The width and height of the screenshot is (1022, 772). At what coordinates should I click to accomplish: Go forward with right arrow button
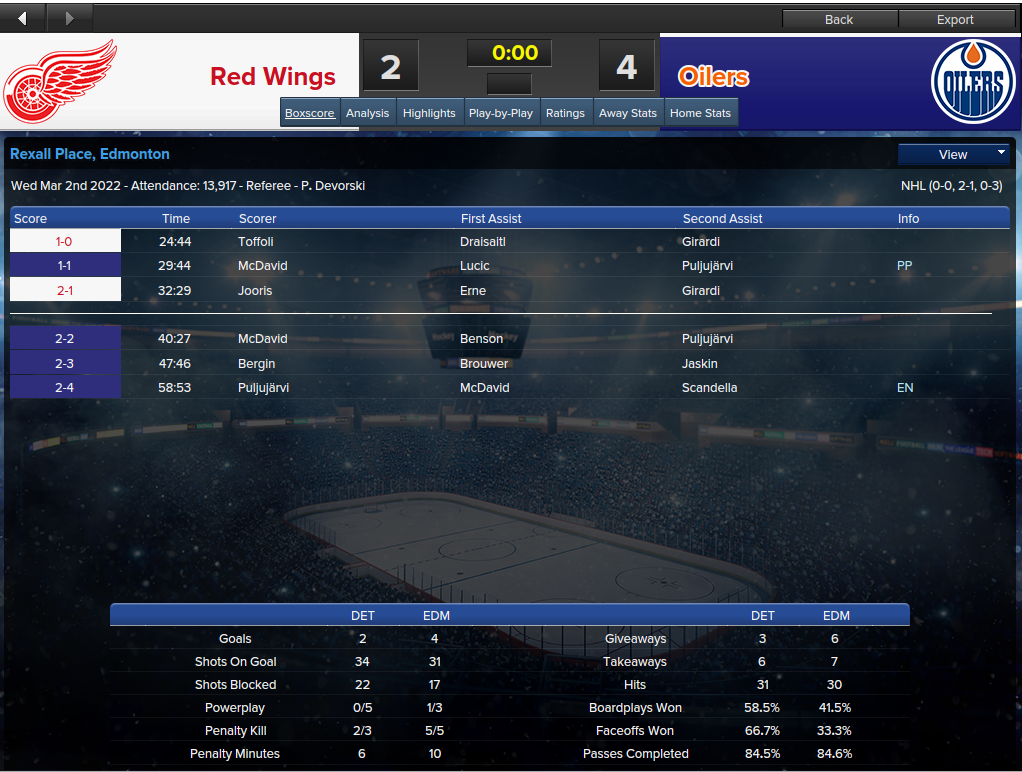69,18
